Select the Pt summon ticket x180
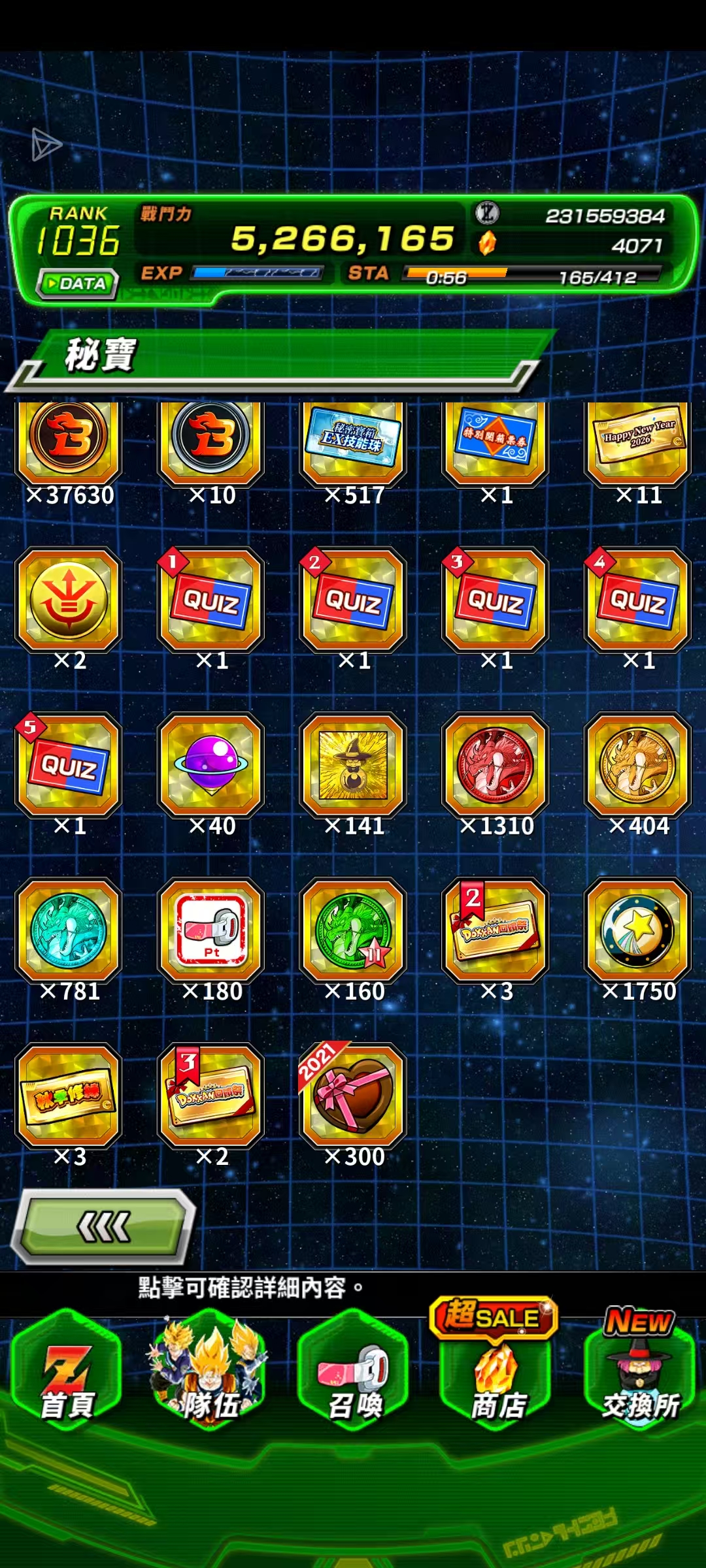 pos(211,930)
